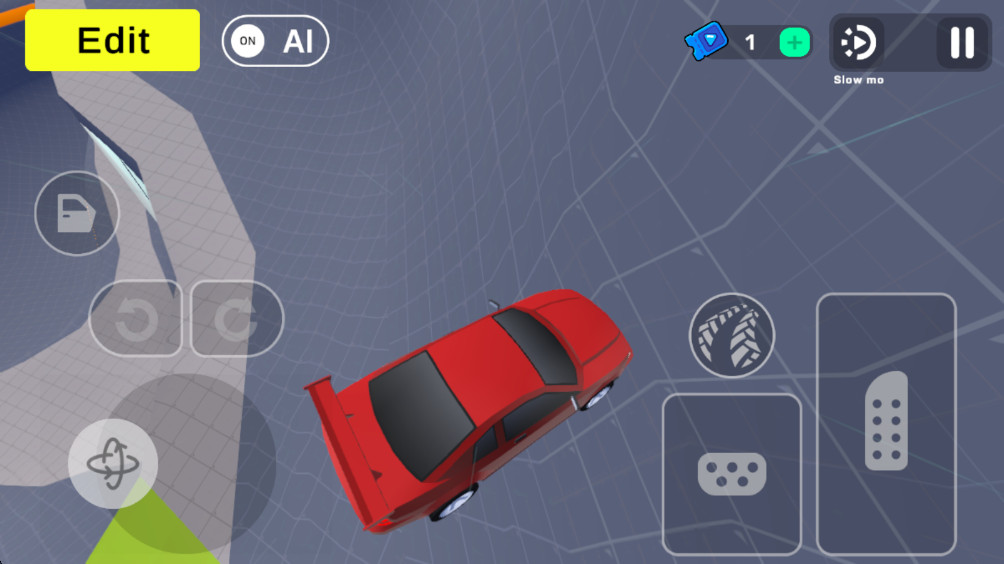Hit the brake pedal
This screenshot has height=564, width=1004.
click(x=731, y=474)
